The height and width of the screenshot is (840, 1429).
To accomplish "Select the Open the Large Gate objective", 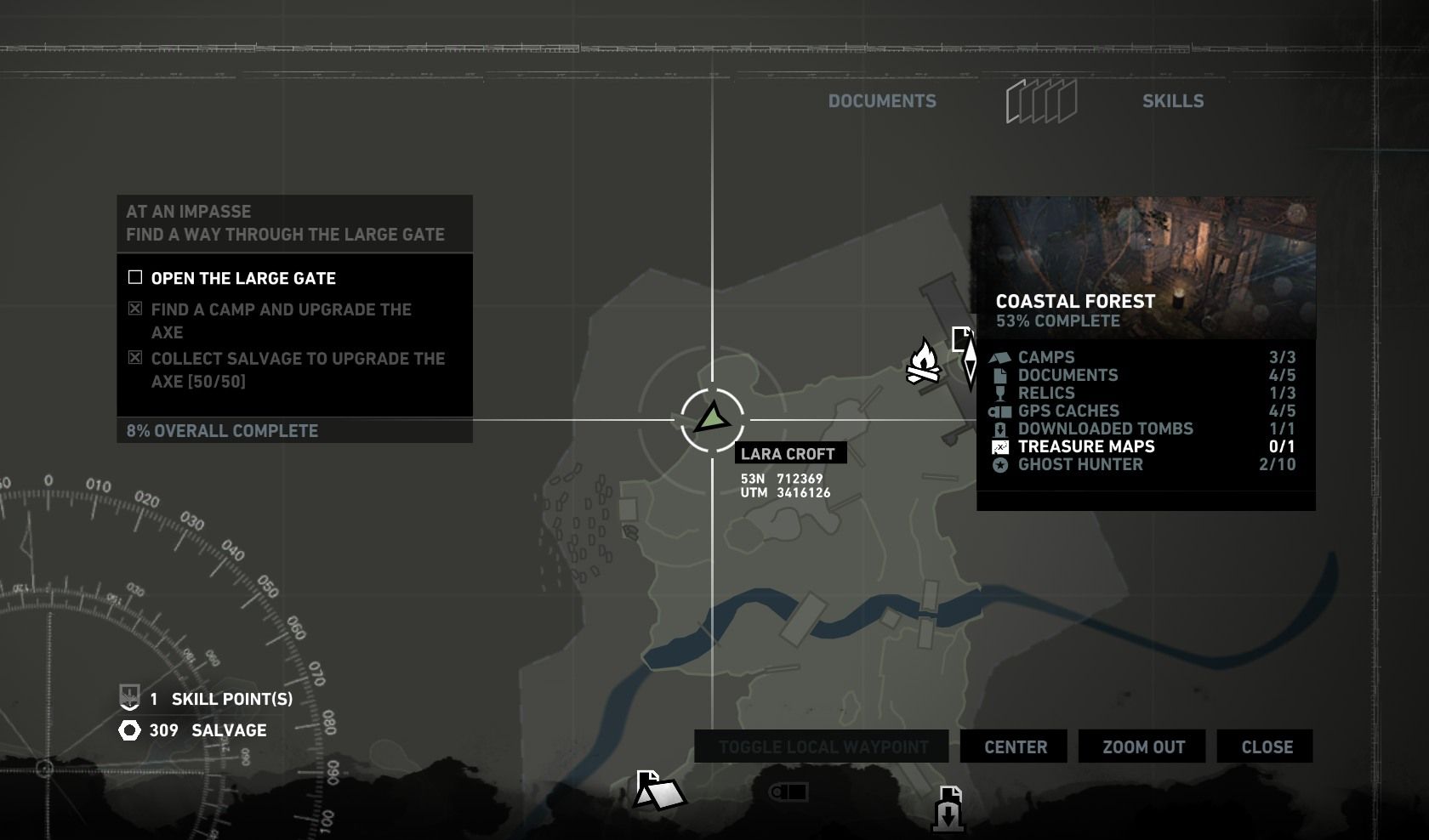I will pos(243,278).
